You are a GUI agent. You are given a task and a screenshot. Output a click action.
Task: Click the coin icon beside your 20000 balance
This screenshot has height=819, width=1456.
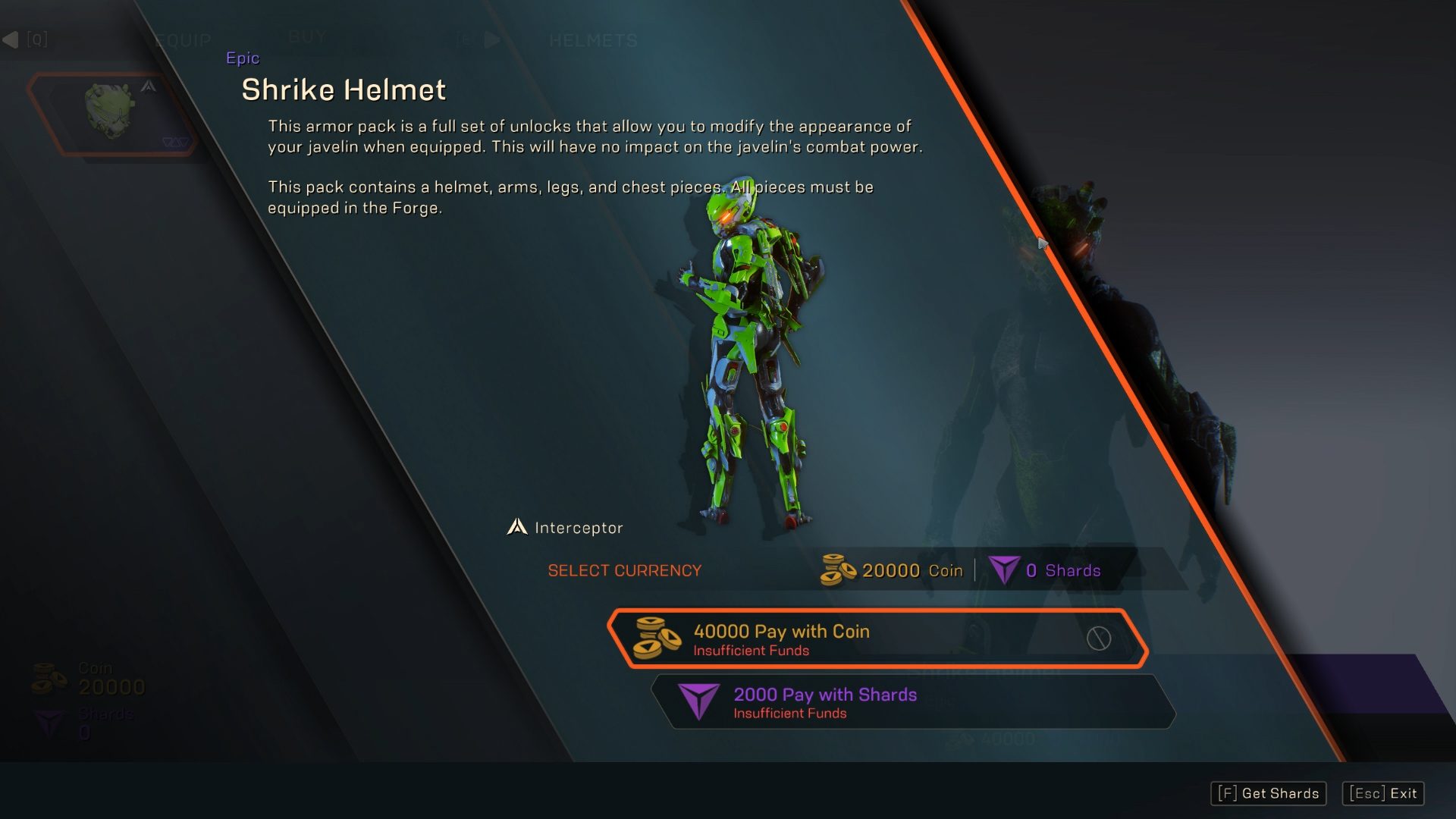pyautogui.click(x=50, y=678)
